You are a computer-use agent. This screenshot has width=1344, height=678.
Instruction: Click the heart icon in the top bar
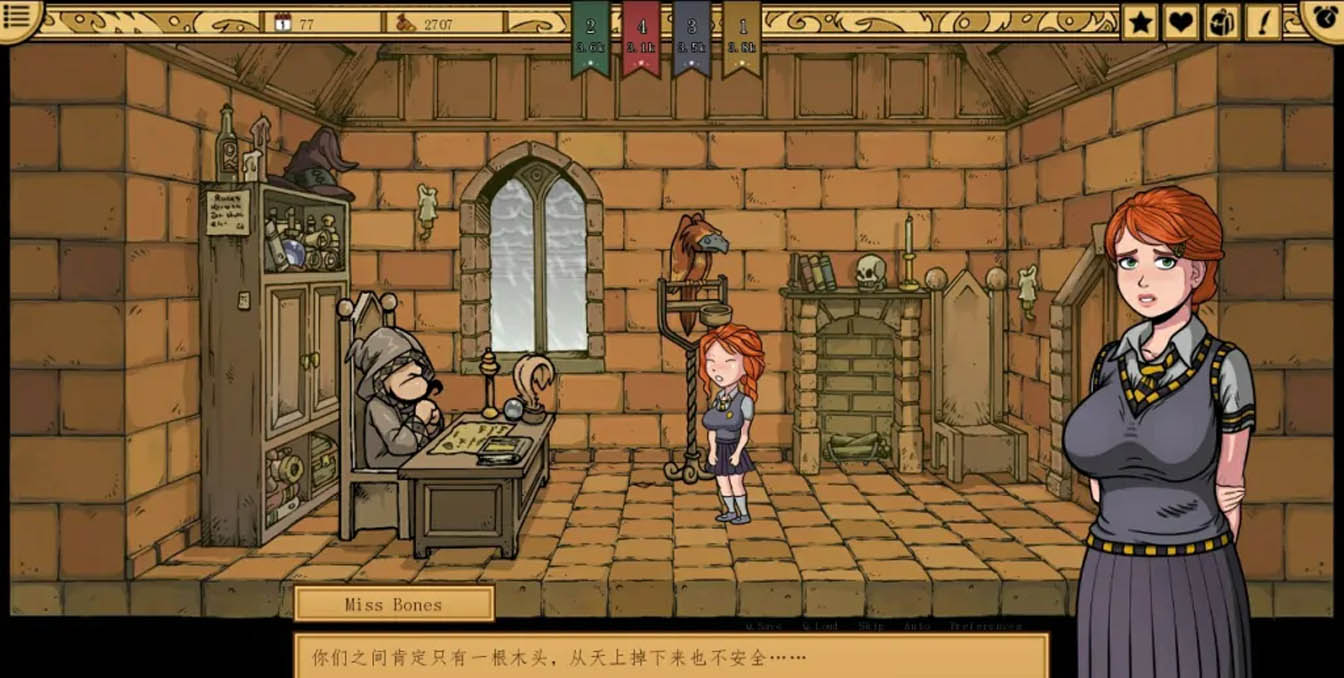[x=1181, y=21]
